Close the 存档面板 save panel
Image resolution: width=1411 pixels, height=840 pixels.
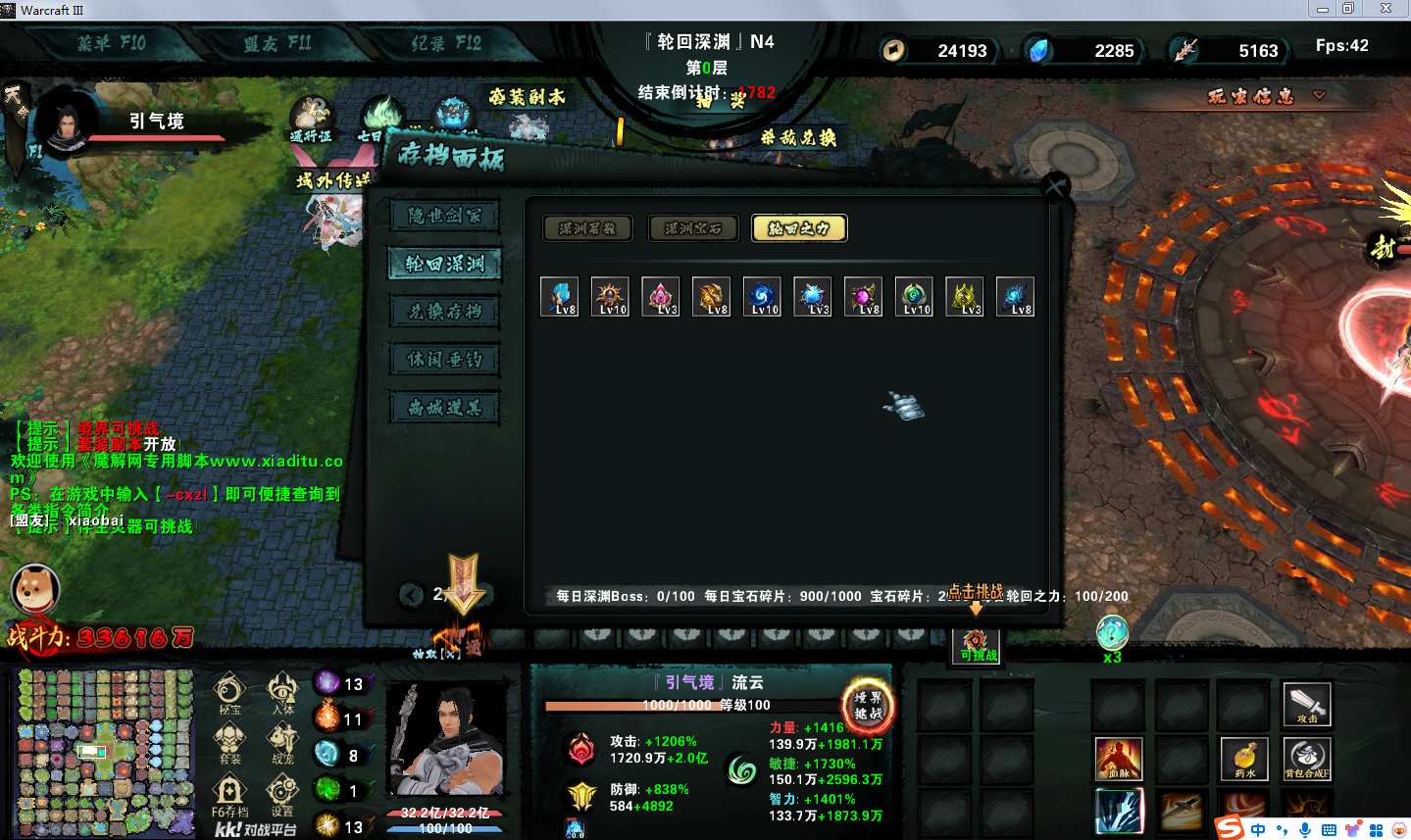point(1055,186)
